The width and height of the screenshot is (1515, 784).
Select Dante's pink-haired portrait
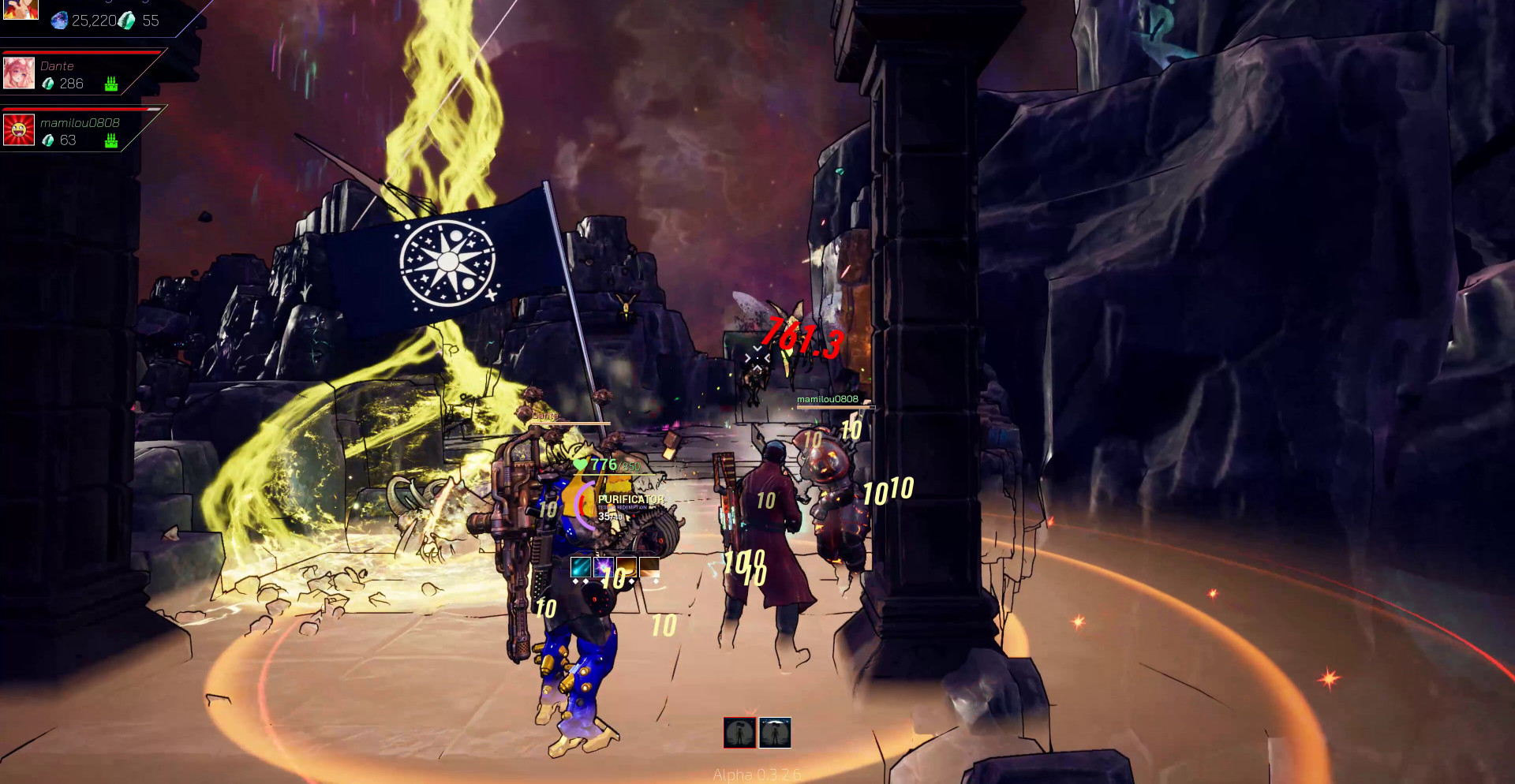point(19,73)
